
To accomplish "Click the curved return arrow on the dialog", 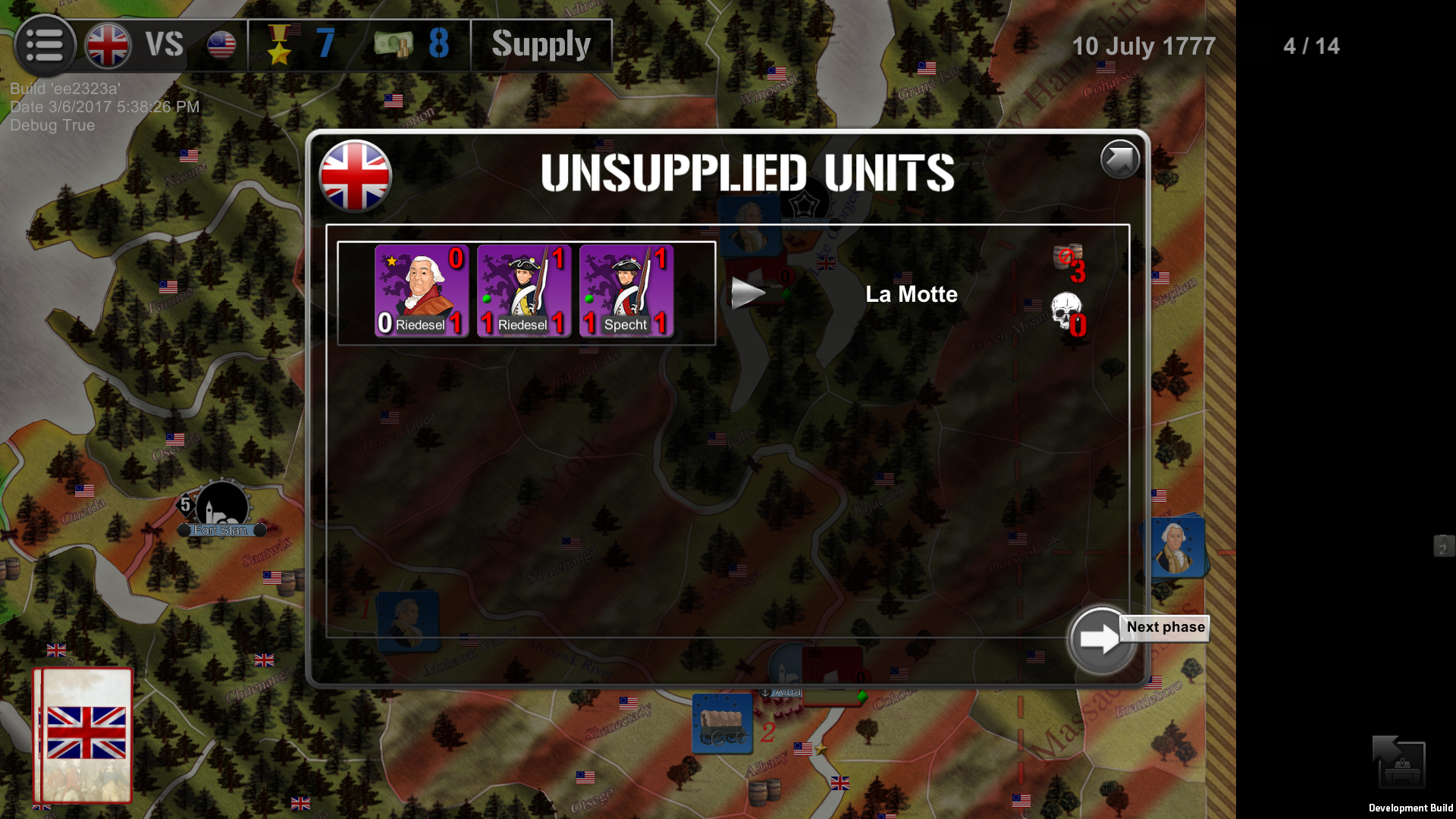I will pos(1119,159).
